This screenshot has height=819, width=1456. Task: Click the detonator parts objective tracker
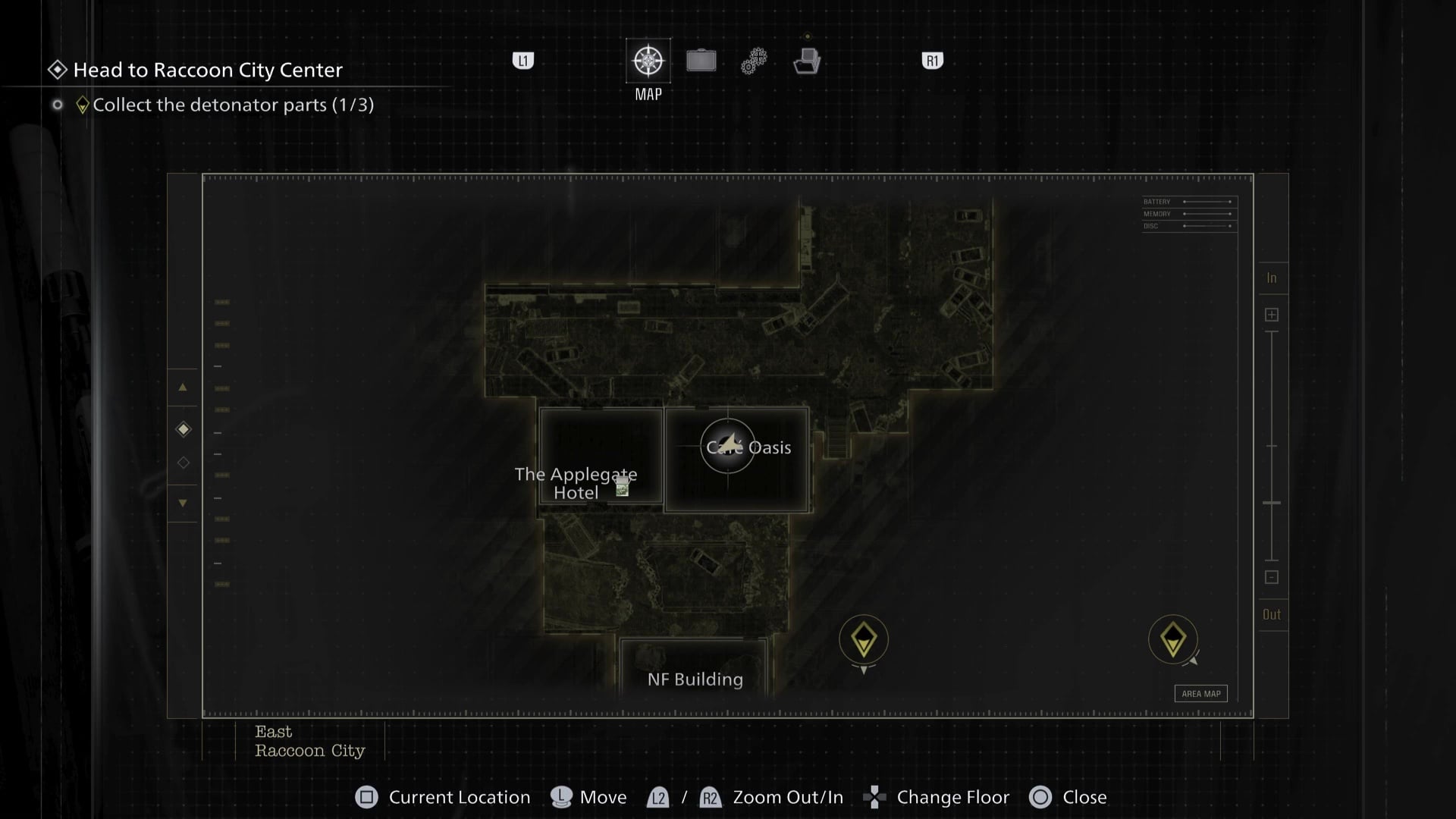pos(232,105)
